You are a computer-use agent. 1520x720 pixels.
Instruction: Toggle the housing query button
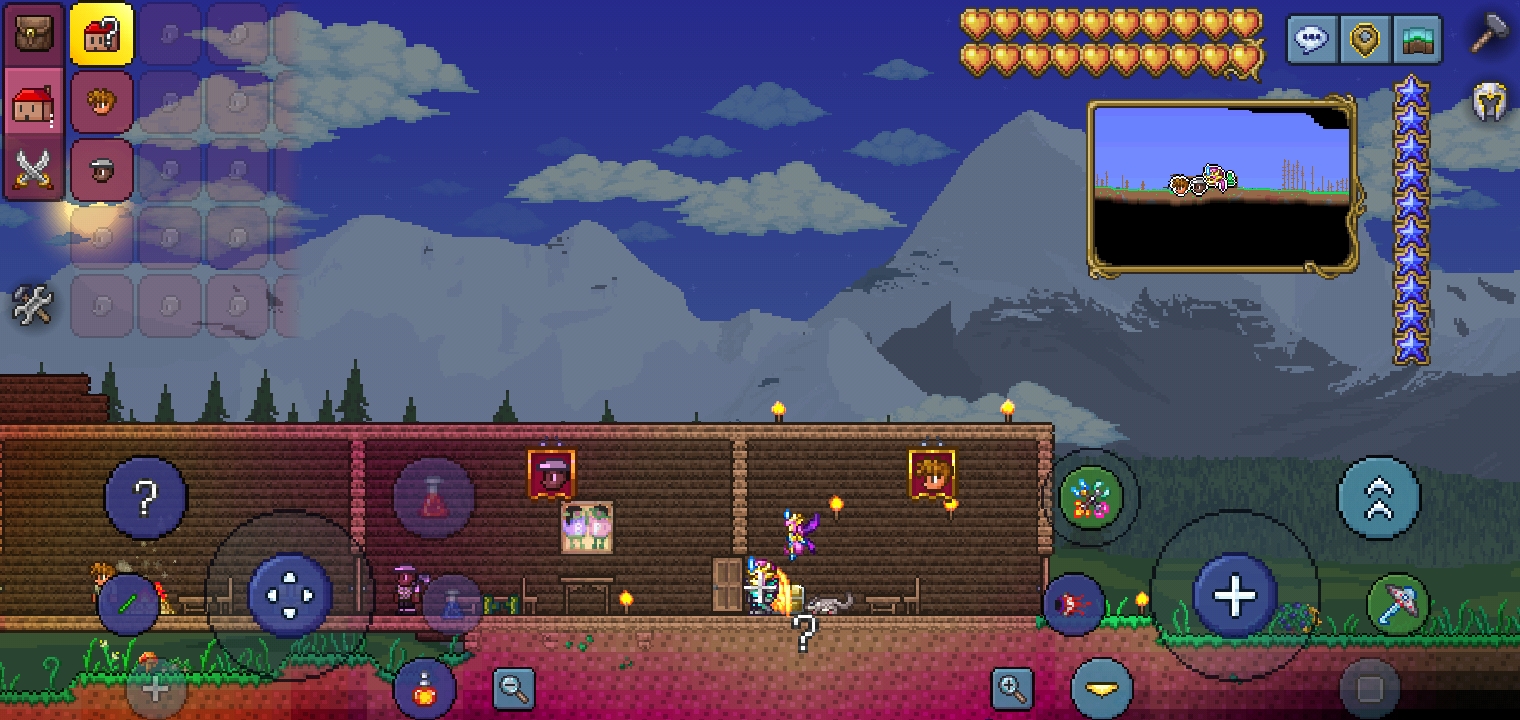click(101, 35)
